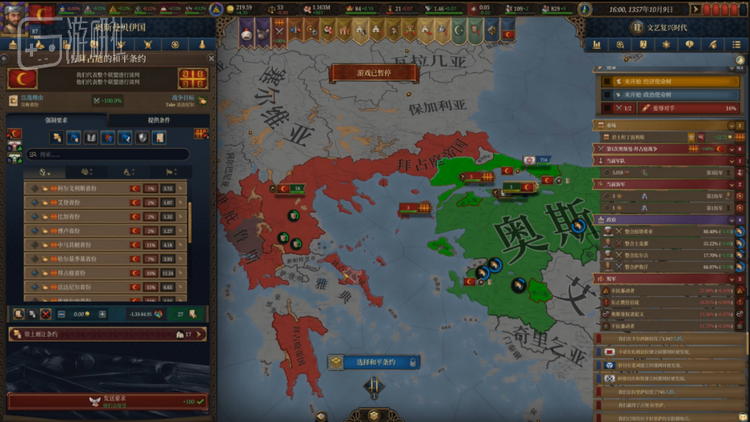Click the gold treasury counter in the top bar
The image size is (750, 422).
(240, 7)
